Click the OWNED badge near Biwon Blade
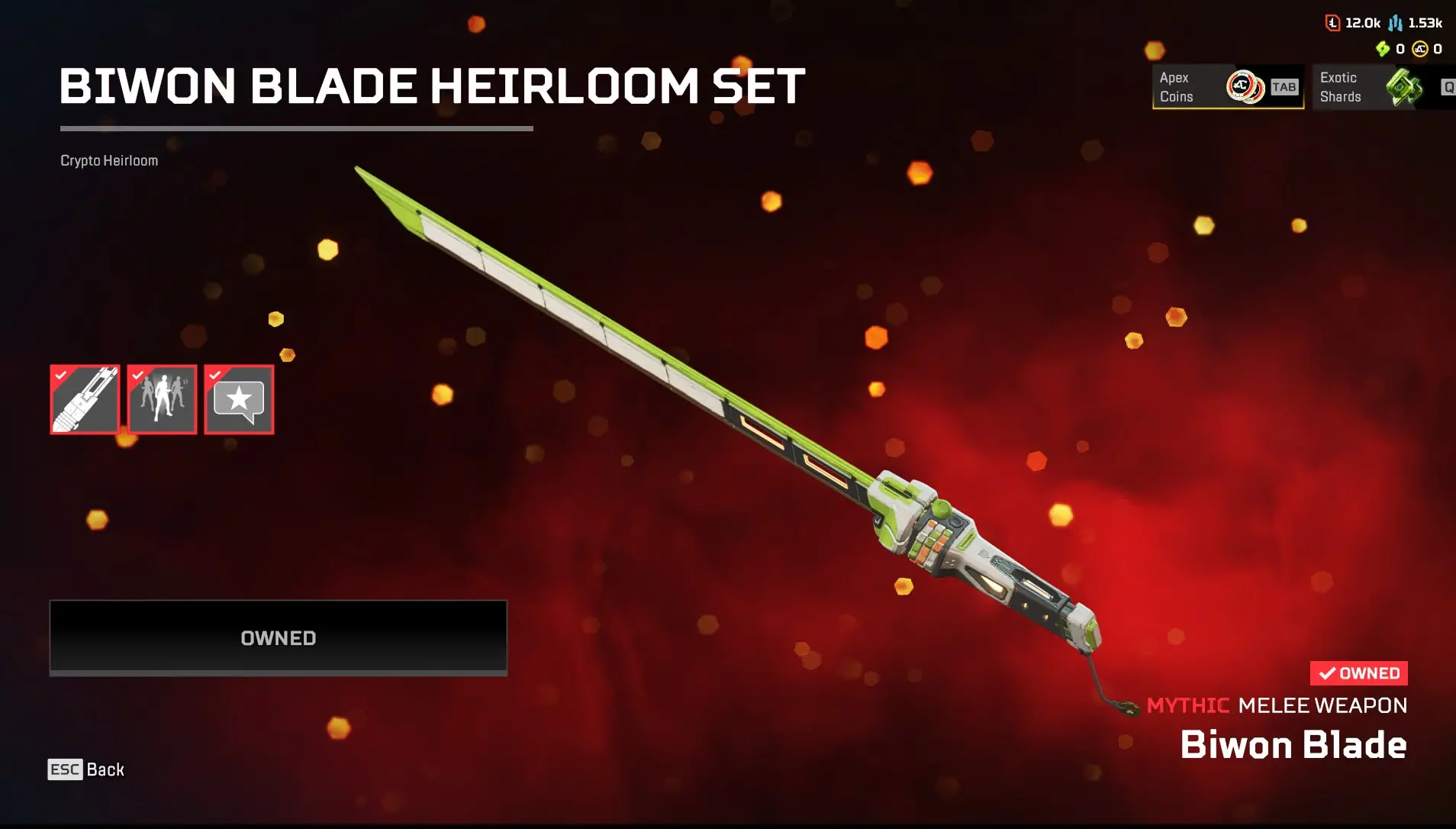1456x829 pixels. pyautogui.click(x=1359, y=673)
